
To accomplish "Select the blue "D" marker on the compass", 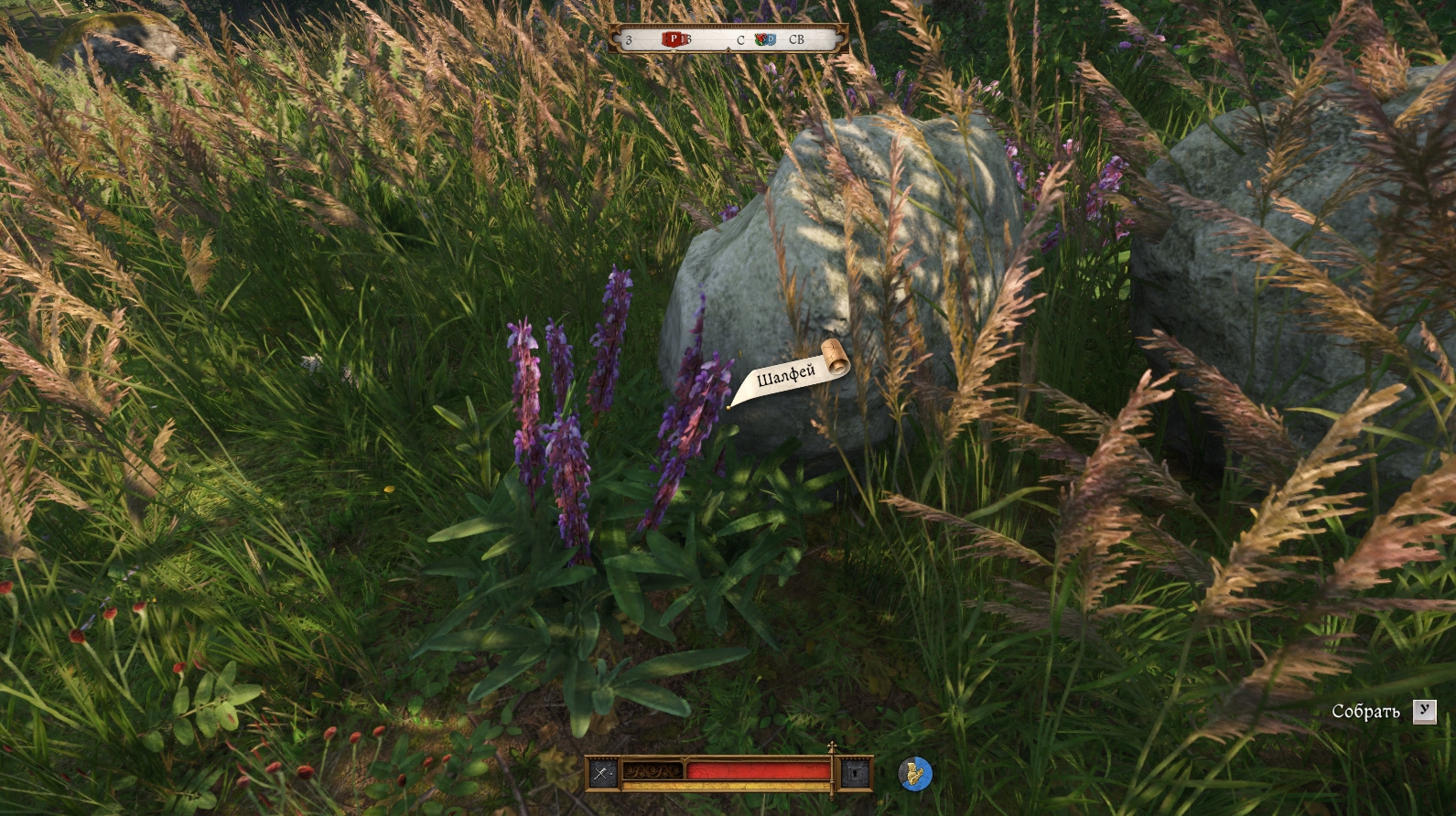I will 769,39.
